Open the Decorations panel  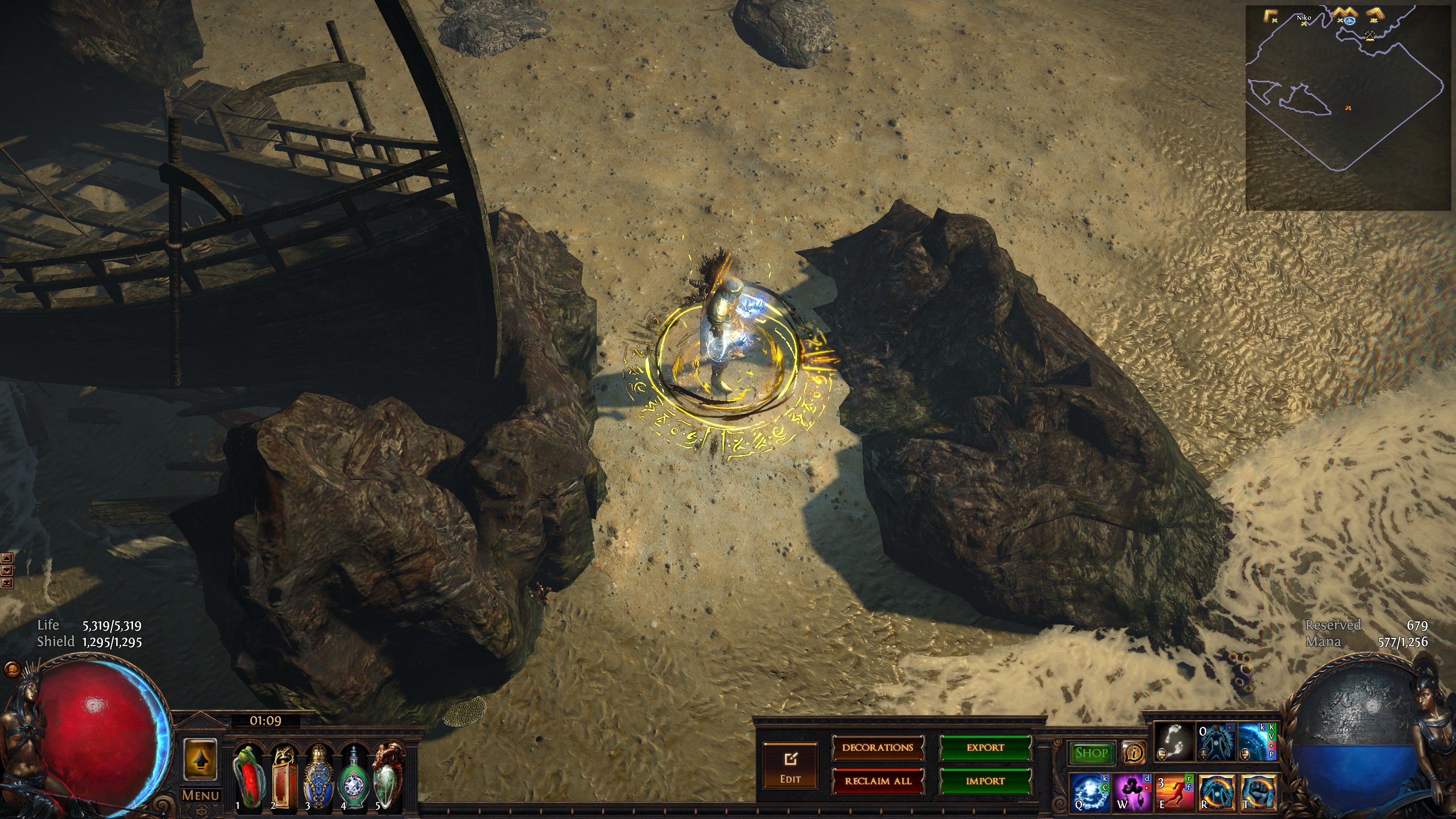[x=878, y=748]
